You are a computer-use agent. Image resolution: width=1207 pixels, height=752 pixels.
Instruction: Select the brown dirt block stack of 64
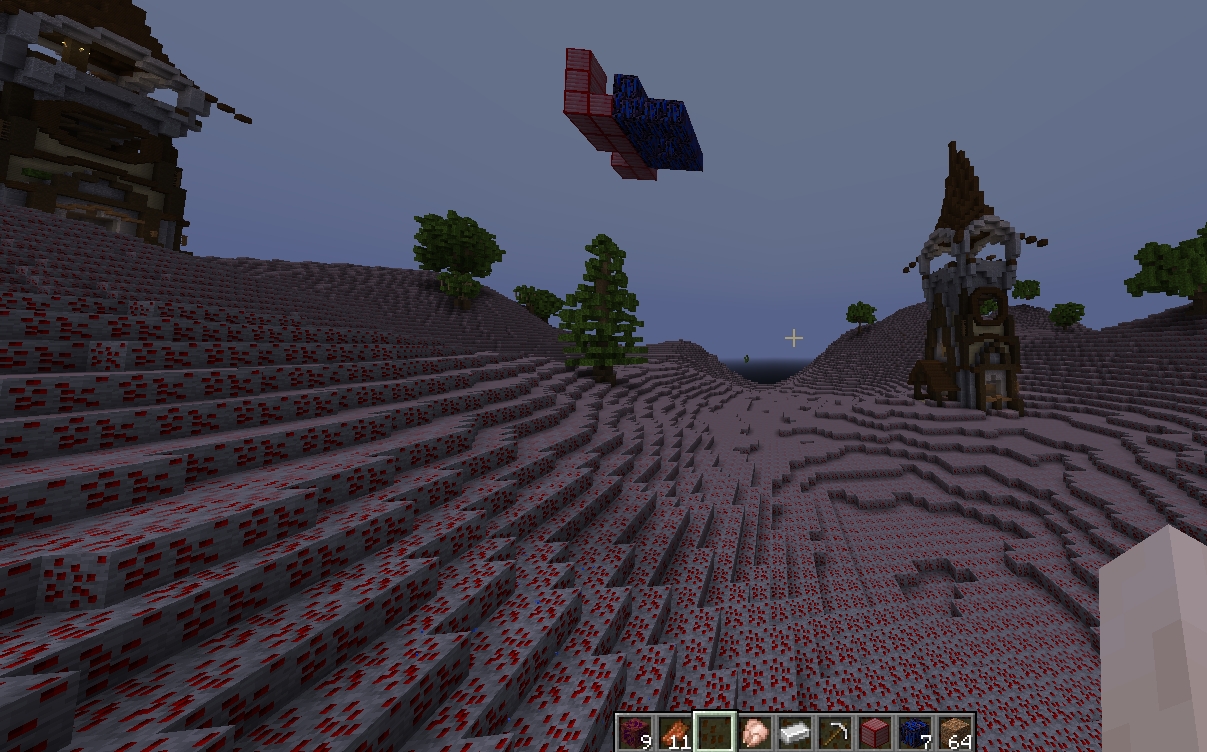click(x=955, y=733)
